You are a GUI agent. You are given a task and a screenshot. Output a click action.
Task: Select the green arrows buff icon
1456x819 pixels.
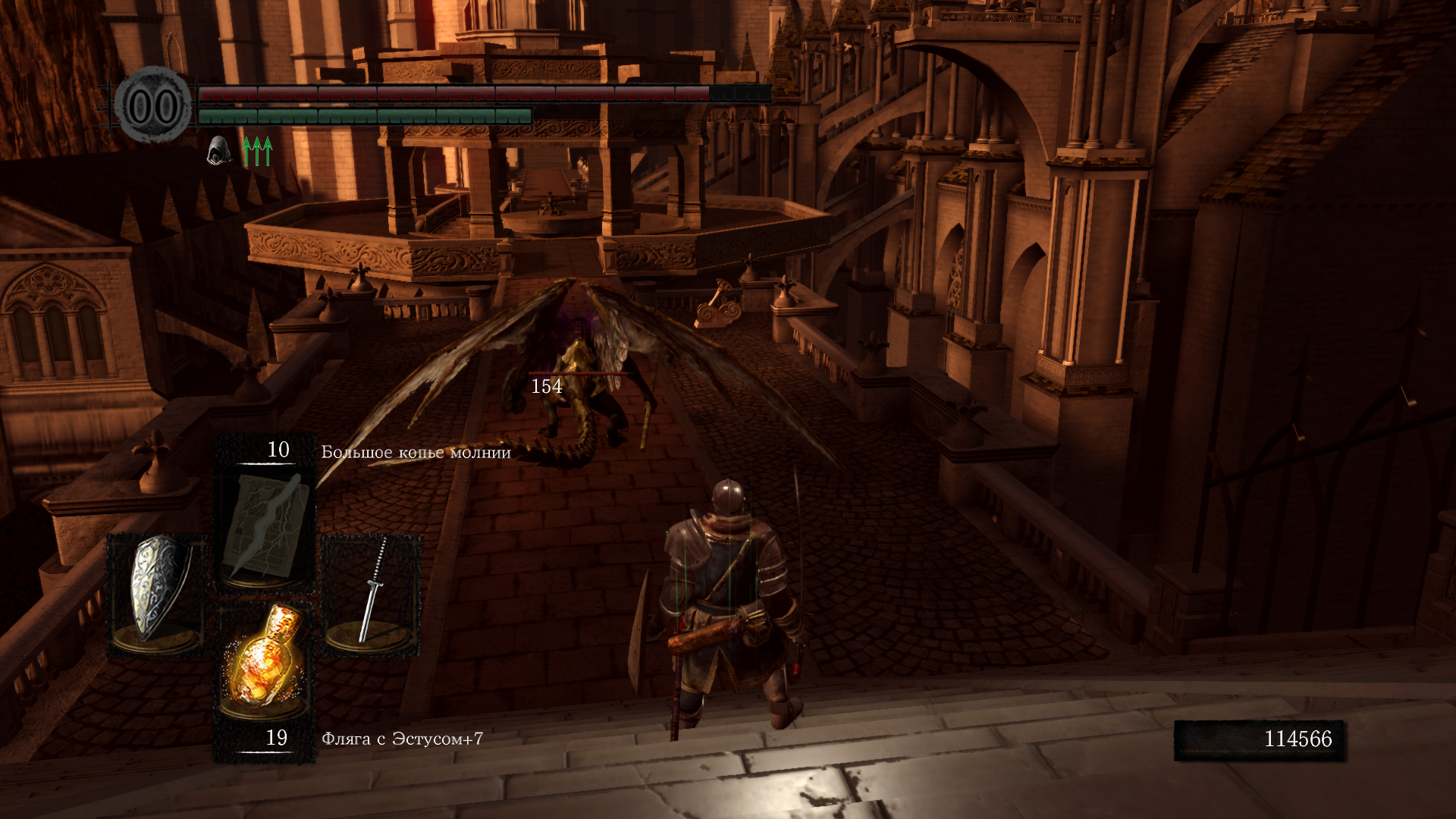(257, 151)
